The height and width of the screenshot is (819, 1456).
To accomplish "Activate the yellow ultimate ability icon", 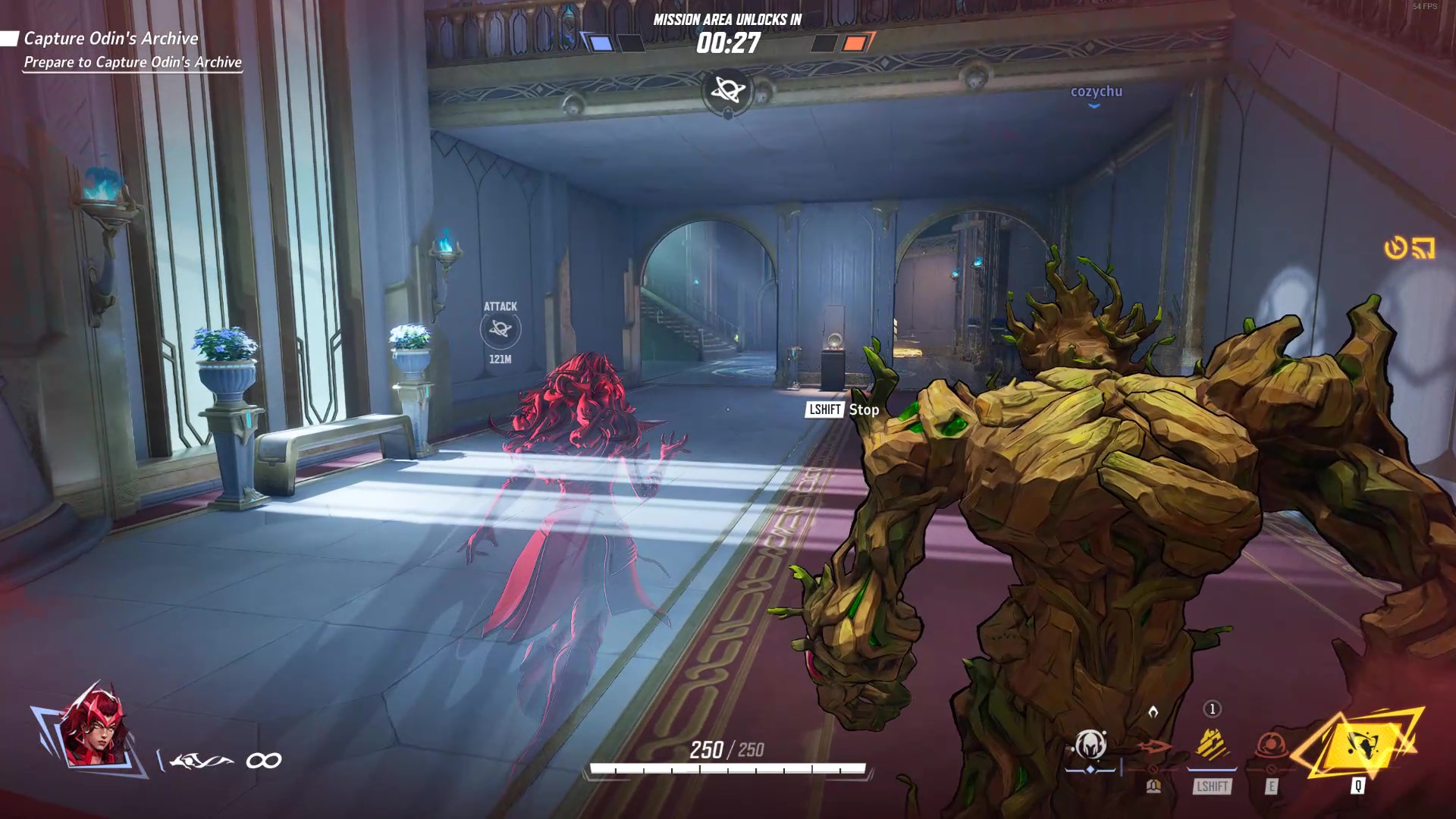I will pyautogui.click(x=1357, y=747).
